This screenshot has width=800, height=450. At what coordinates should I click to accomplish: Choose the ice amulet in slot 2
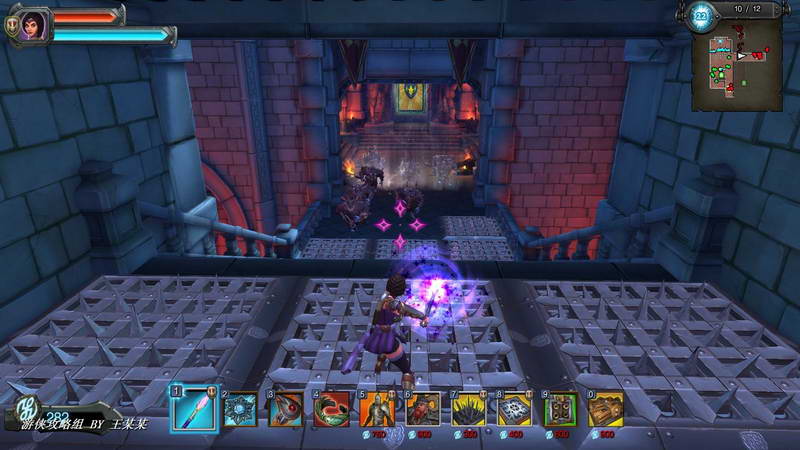point(240,409)
